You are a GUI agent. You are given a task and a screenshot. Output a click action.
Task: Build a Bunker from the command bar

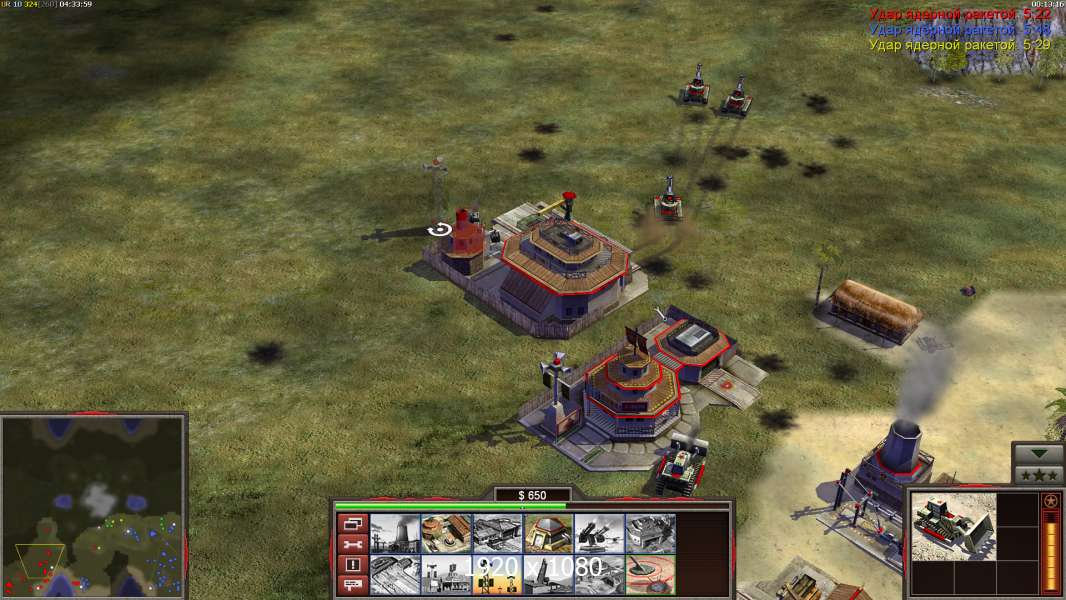coord(548,533)
